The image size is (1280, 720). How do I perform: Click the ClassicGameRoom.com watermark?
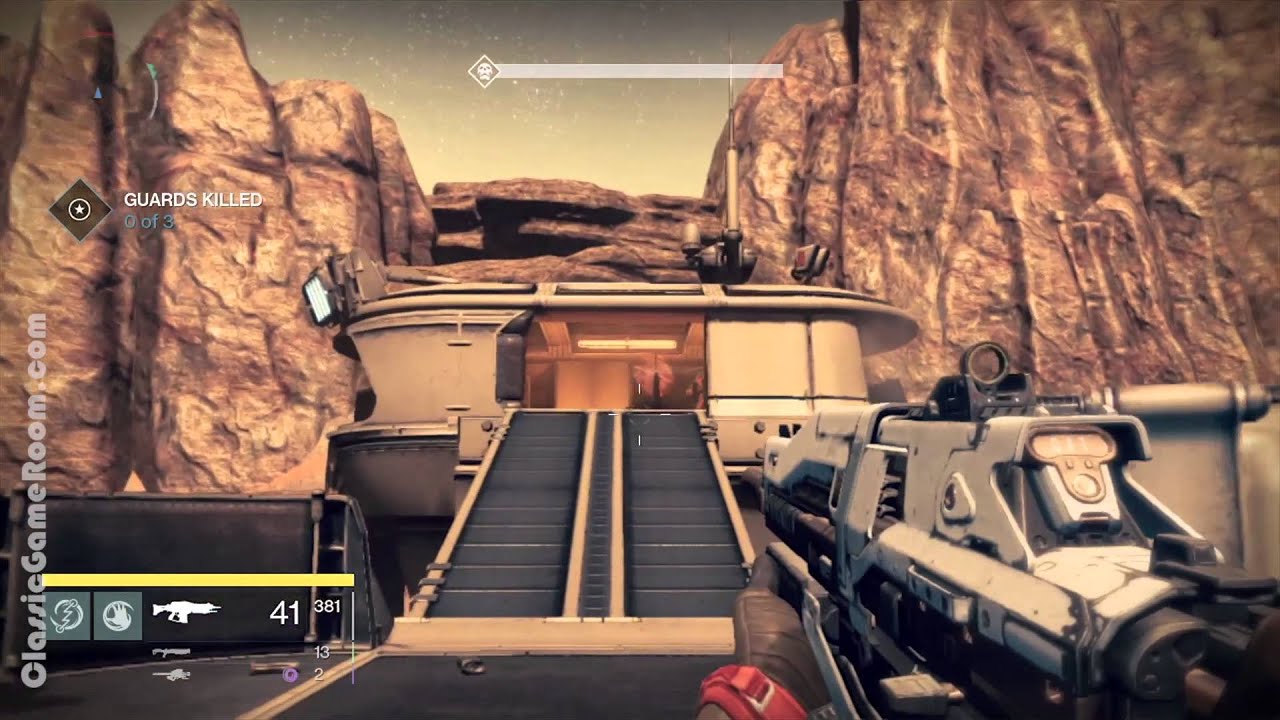click(34, 500)
